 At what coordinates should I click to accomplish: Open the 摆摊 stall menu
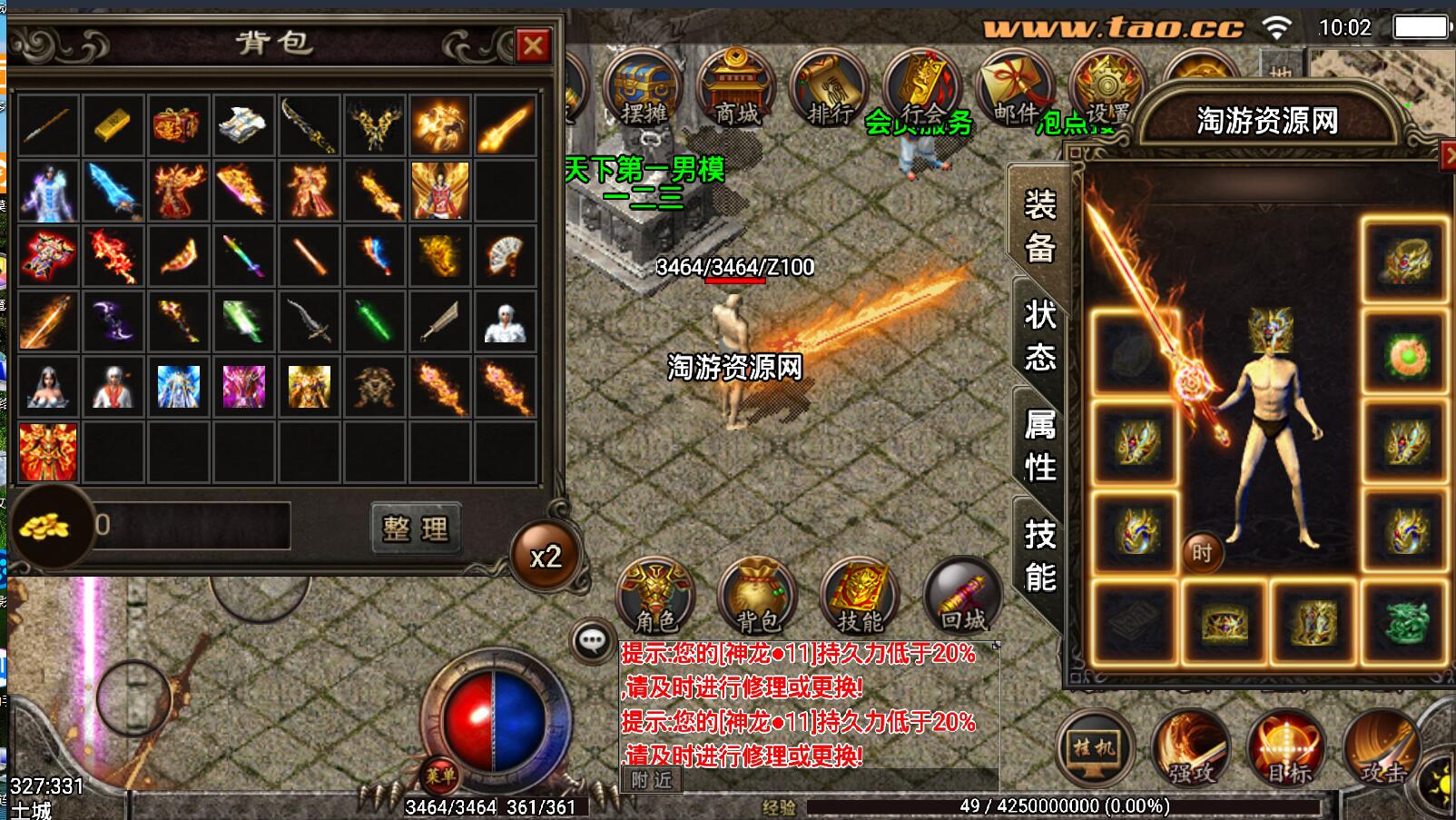(x=644, y=89)
